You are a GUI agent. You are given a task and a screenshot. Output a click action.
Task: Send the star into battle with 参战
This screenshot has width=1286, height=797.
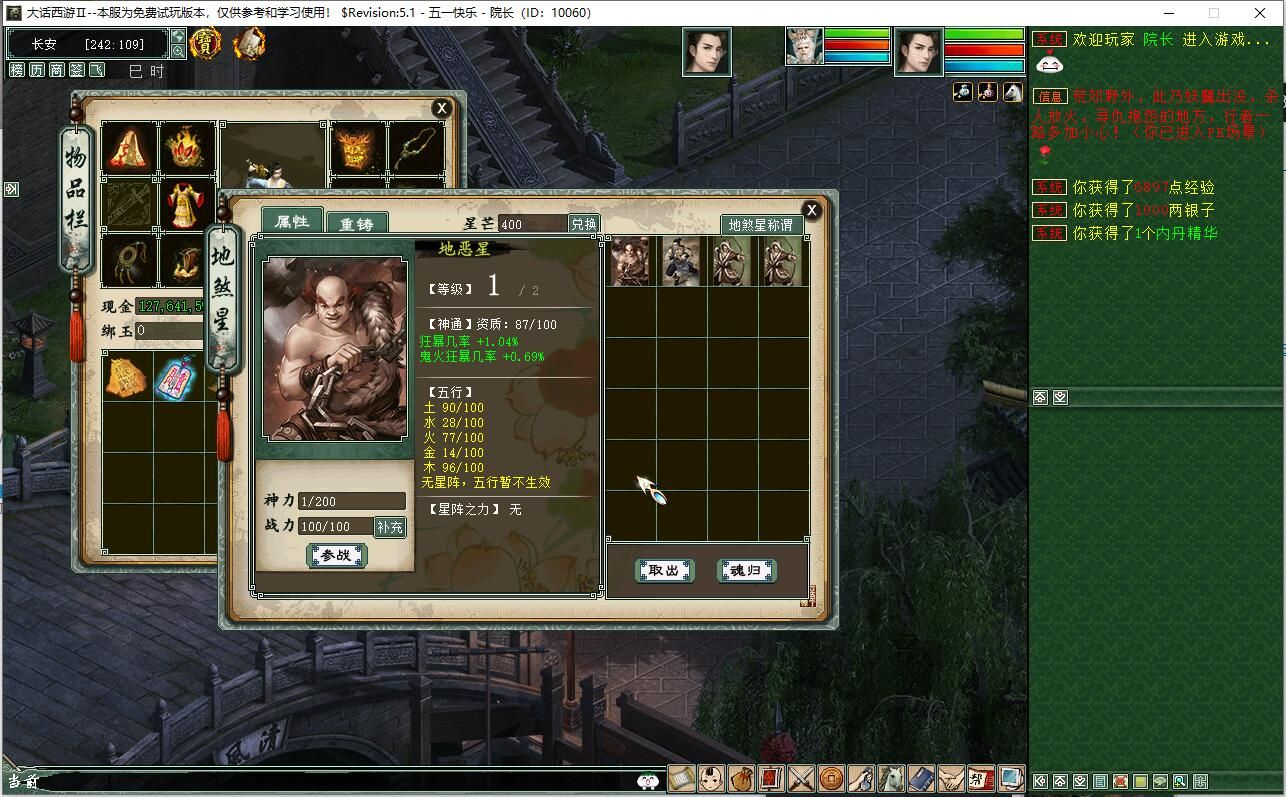pyautogui.click(x=336, y=556)
